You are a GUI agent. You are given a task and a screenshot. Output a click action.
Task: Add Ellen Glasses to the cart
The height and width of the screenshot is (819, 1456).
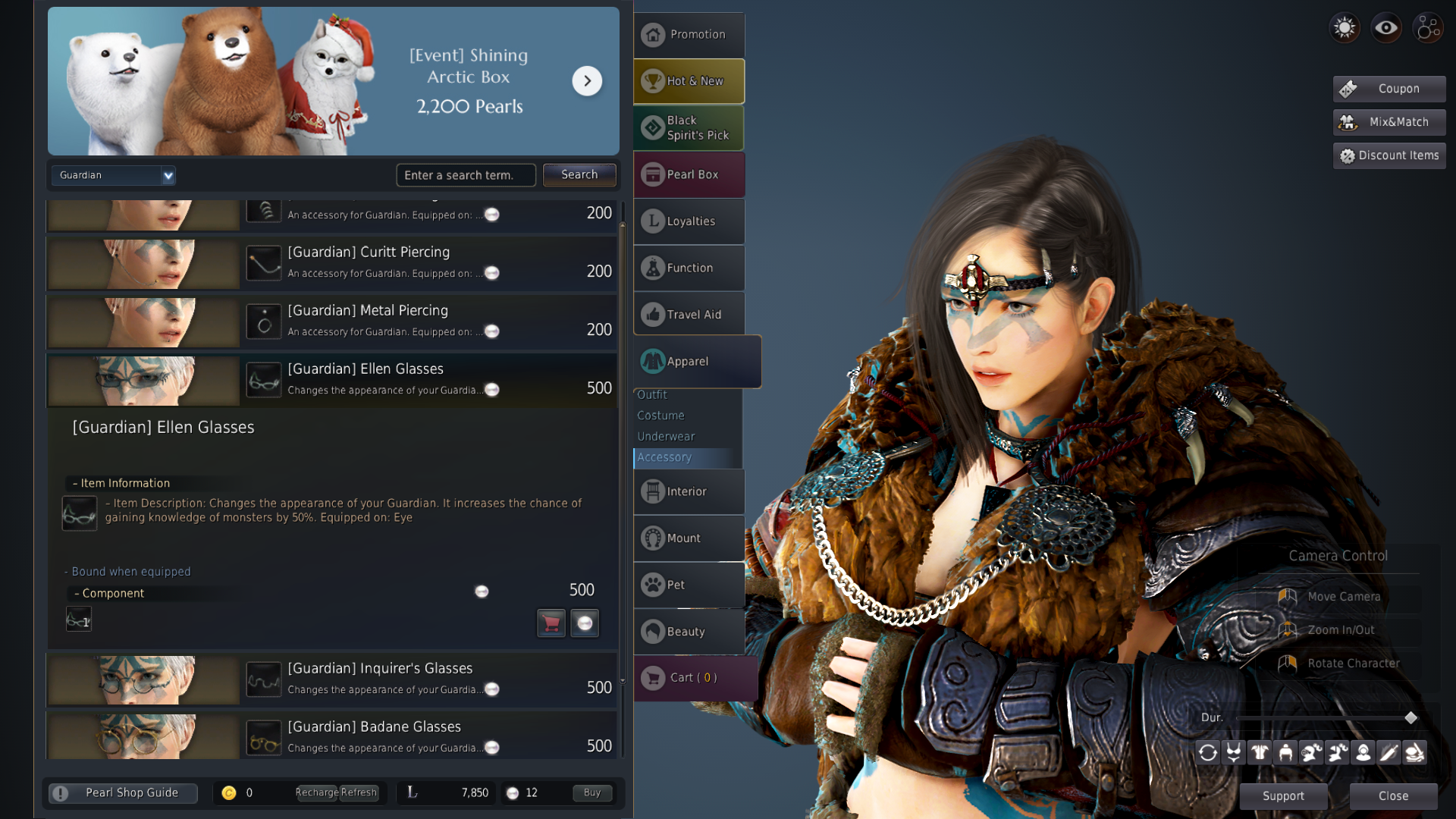[551, 623]
